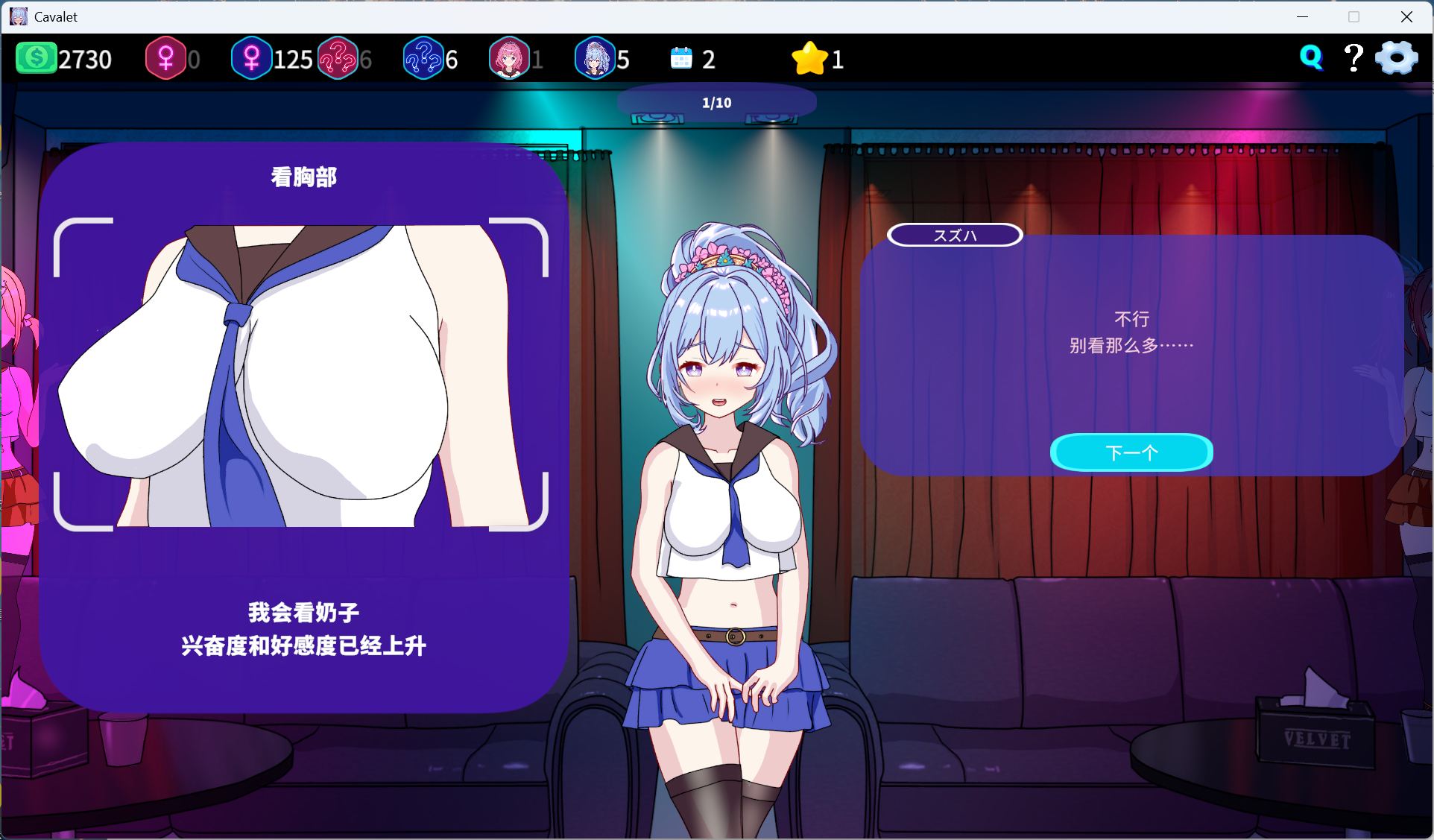Open the calendar icon in the top bar
1434x840 pixels.
pos(680,57)
